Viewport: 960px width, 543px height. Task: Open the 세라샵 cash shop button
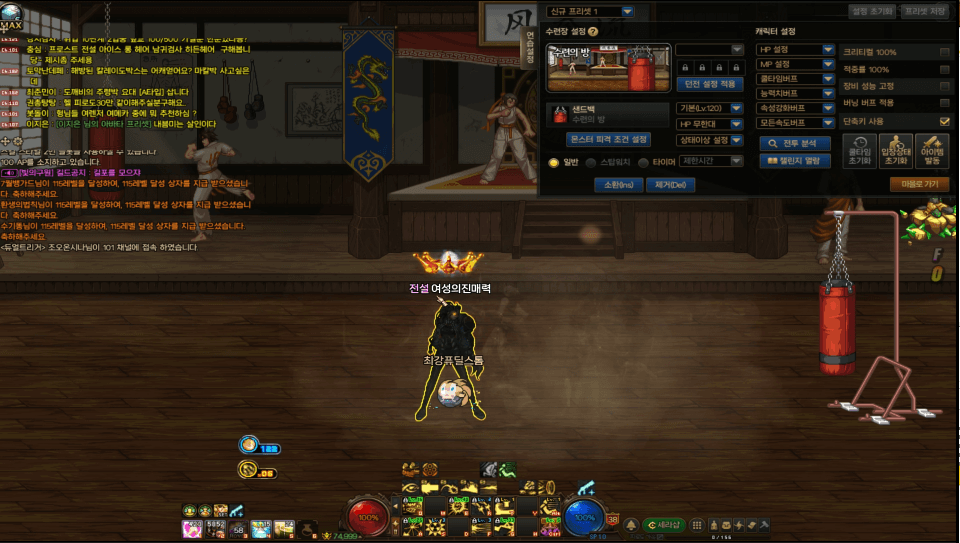point(665,524)
